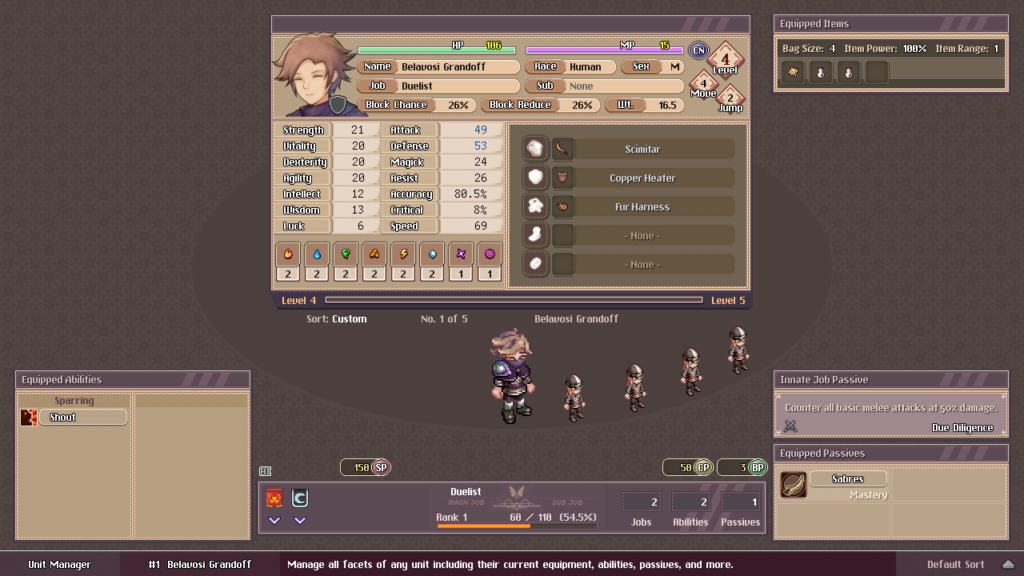This screenshot has height=576, width=1024.
Task: Select the feather item in equipped items
Action: pos(792,72)
